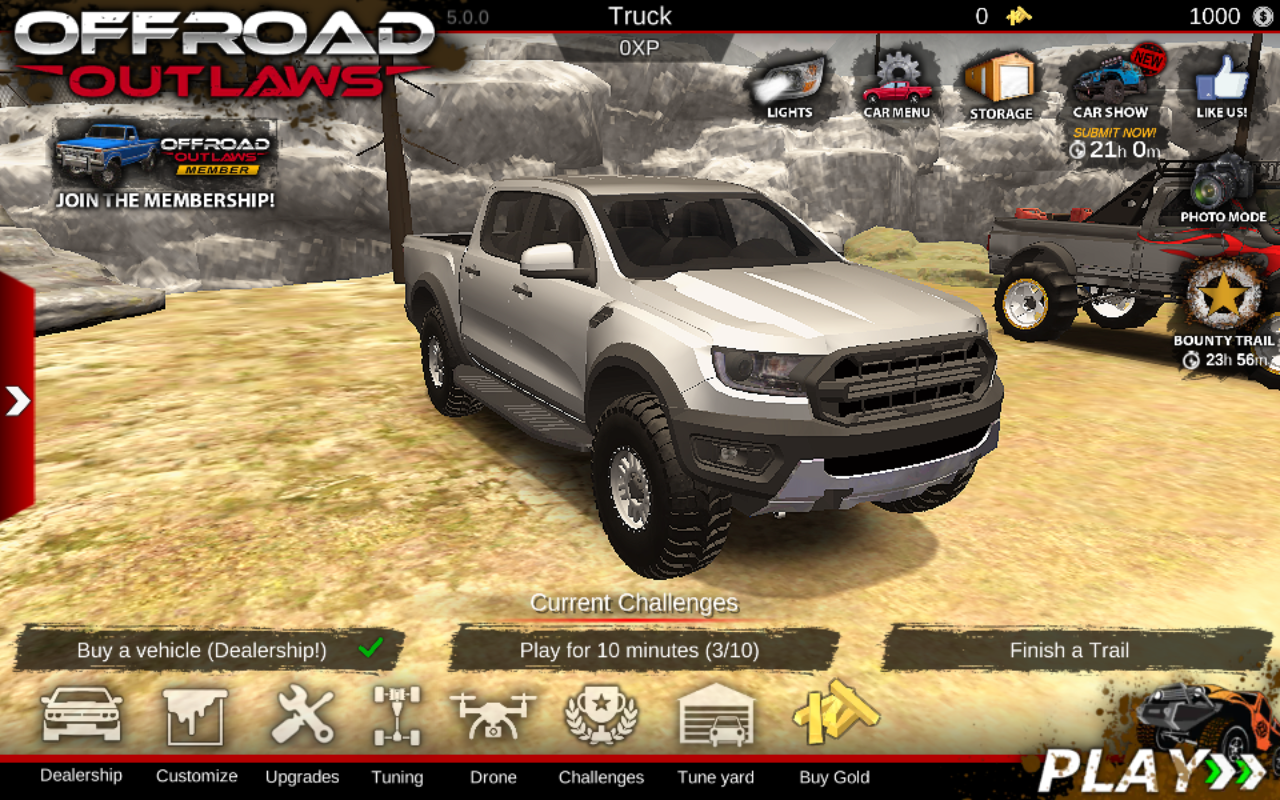Select the Play for 10 minutes challenge
1280x800 pixels.
[x=640, y=650]
